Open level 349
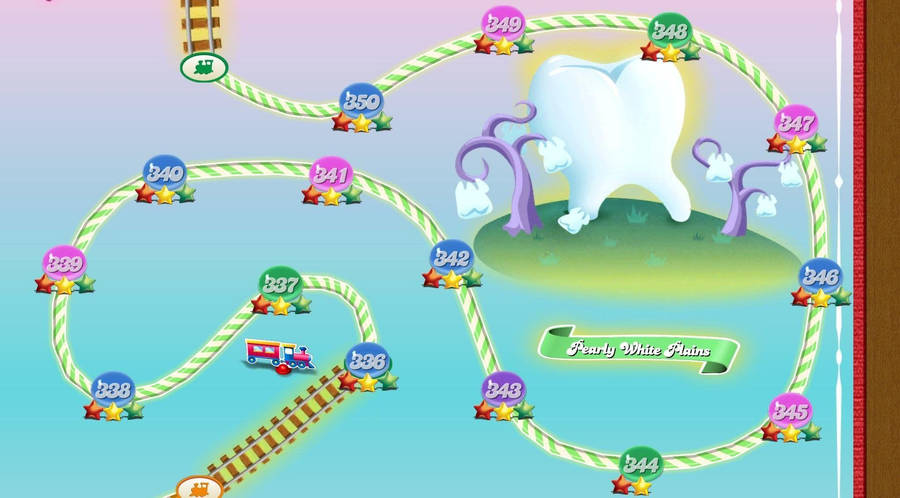The width and height of the screenshot is (900, 498). click(x=503, y=23)
